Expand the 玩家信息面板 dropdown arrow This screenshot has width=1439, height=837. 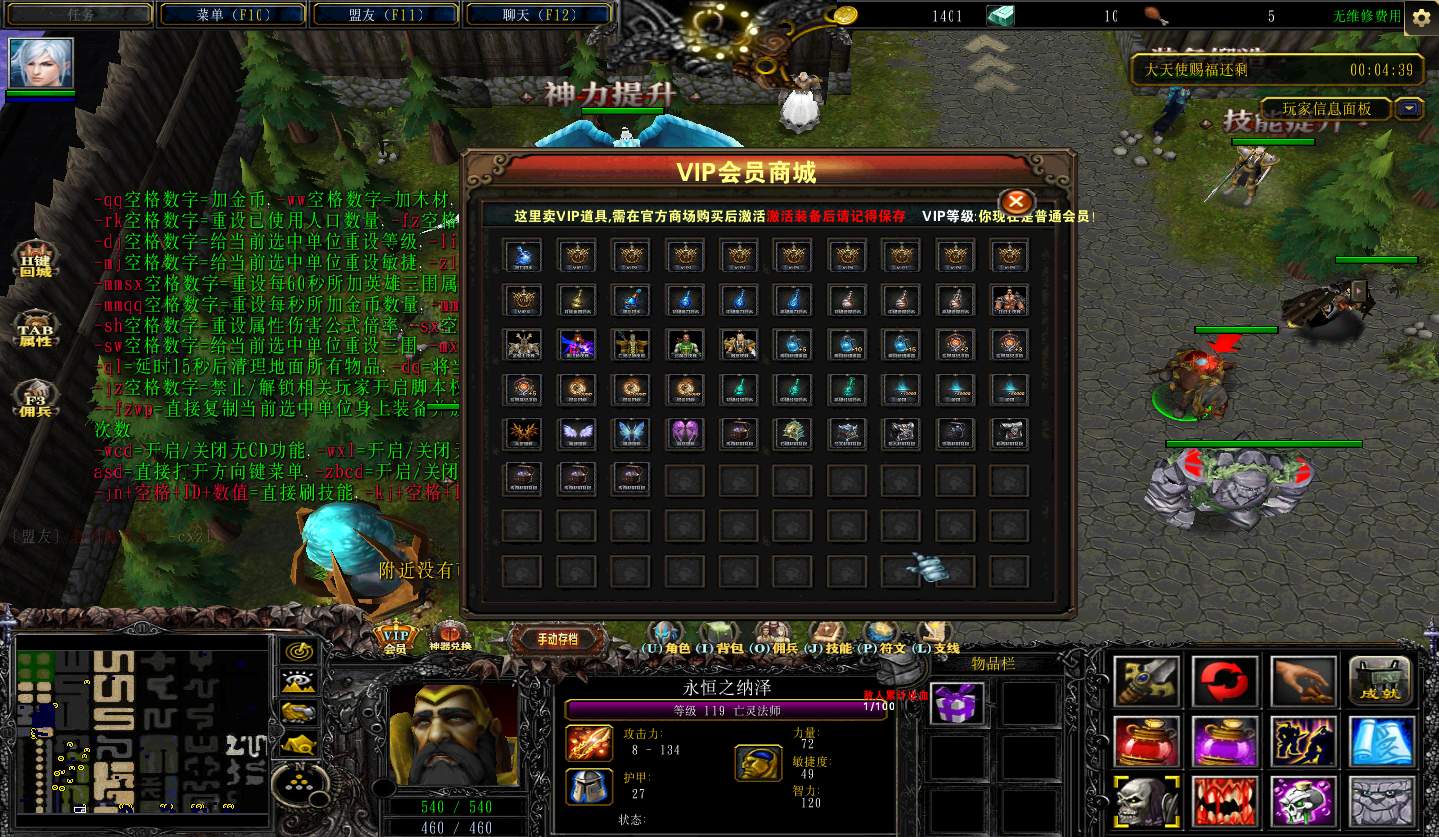click(x=1410, y=109)
